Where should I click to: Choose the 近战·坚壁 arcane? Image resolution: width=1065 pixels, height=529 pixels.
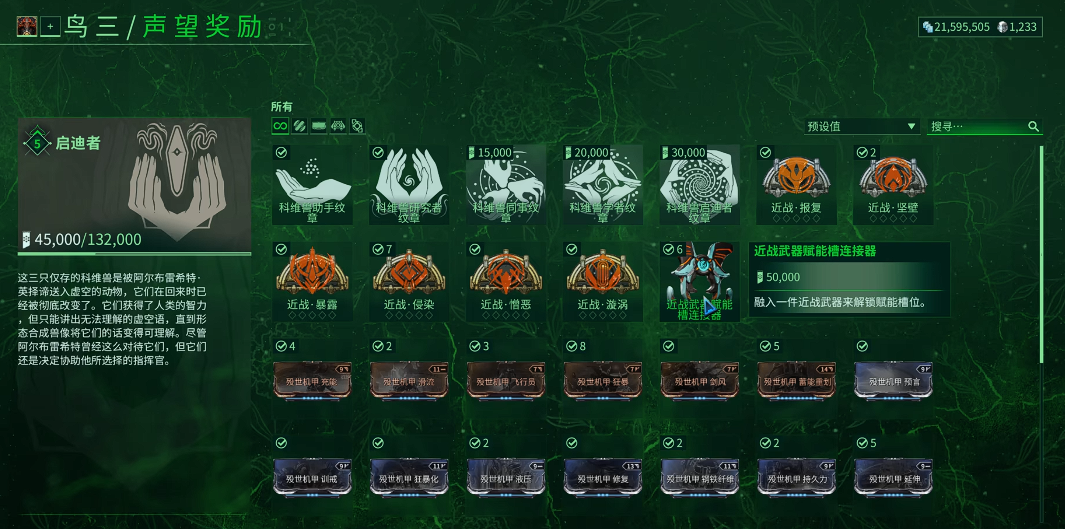click(x=893, y=184)
